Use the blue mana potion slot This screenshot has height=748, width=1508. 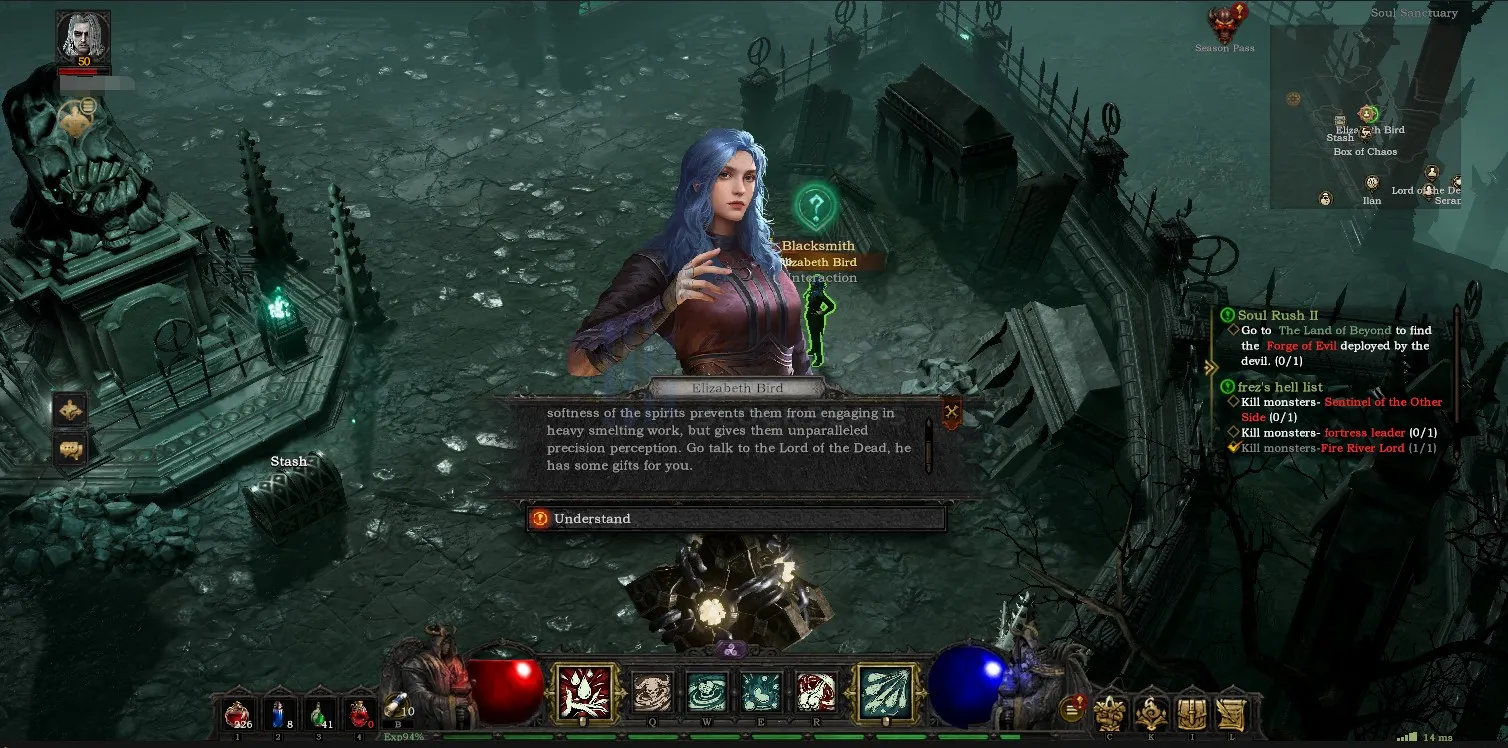[x=279, y=714]
